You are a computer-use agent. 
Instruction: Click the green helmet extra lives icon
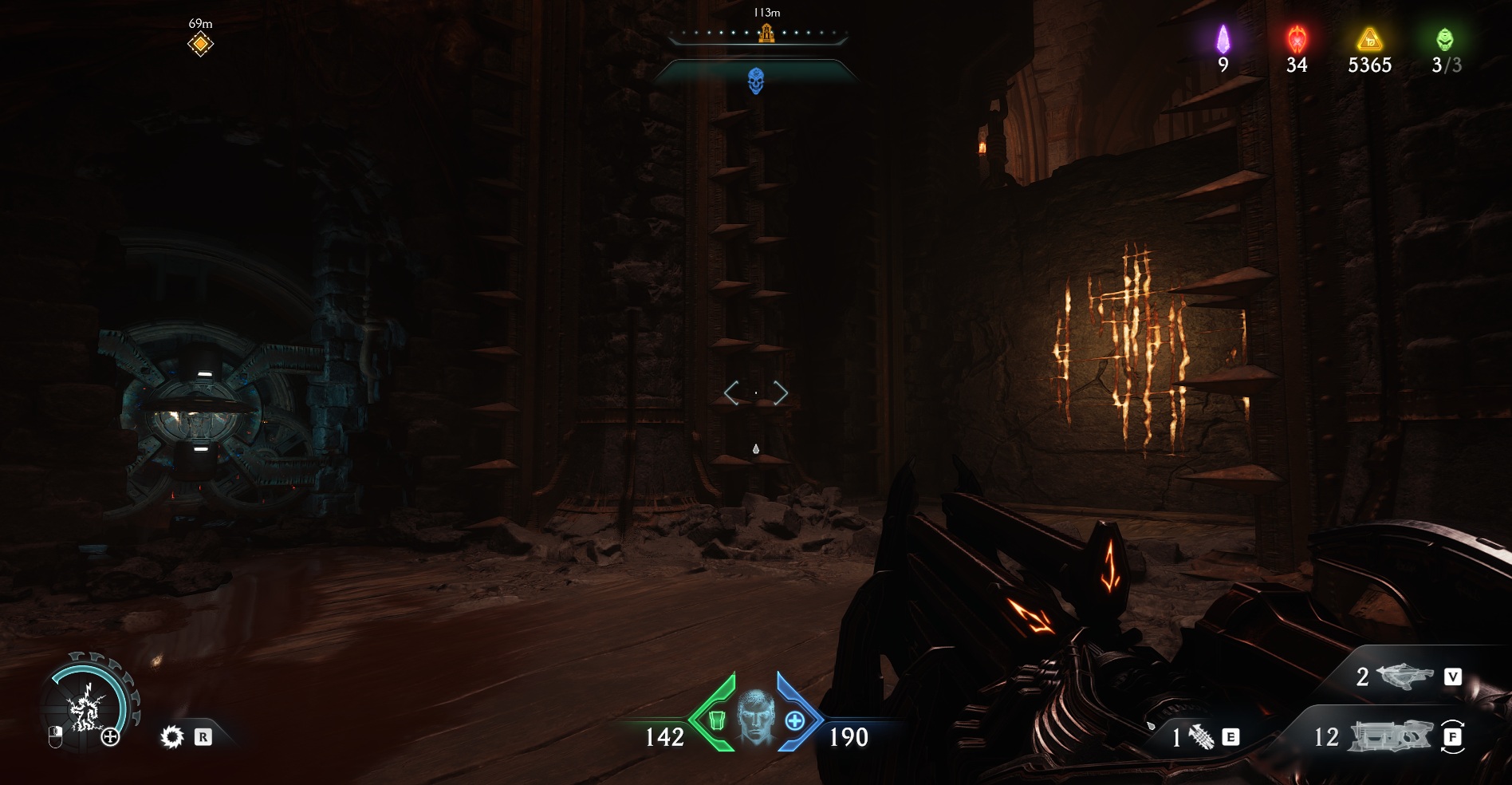tap(1445, 39)
